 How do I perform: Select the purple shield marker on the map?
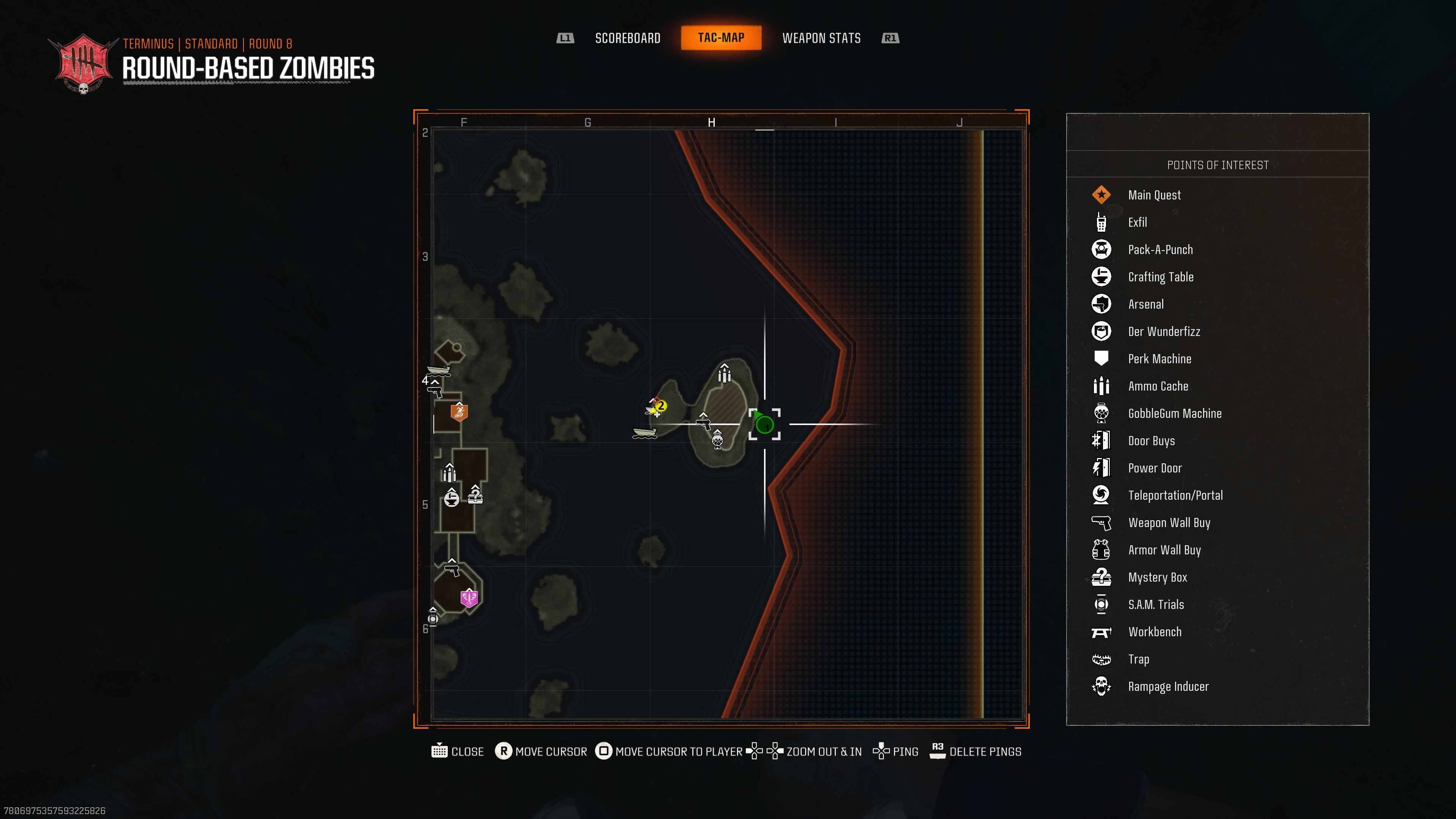[469, 598]
